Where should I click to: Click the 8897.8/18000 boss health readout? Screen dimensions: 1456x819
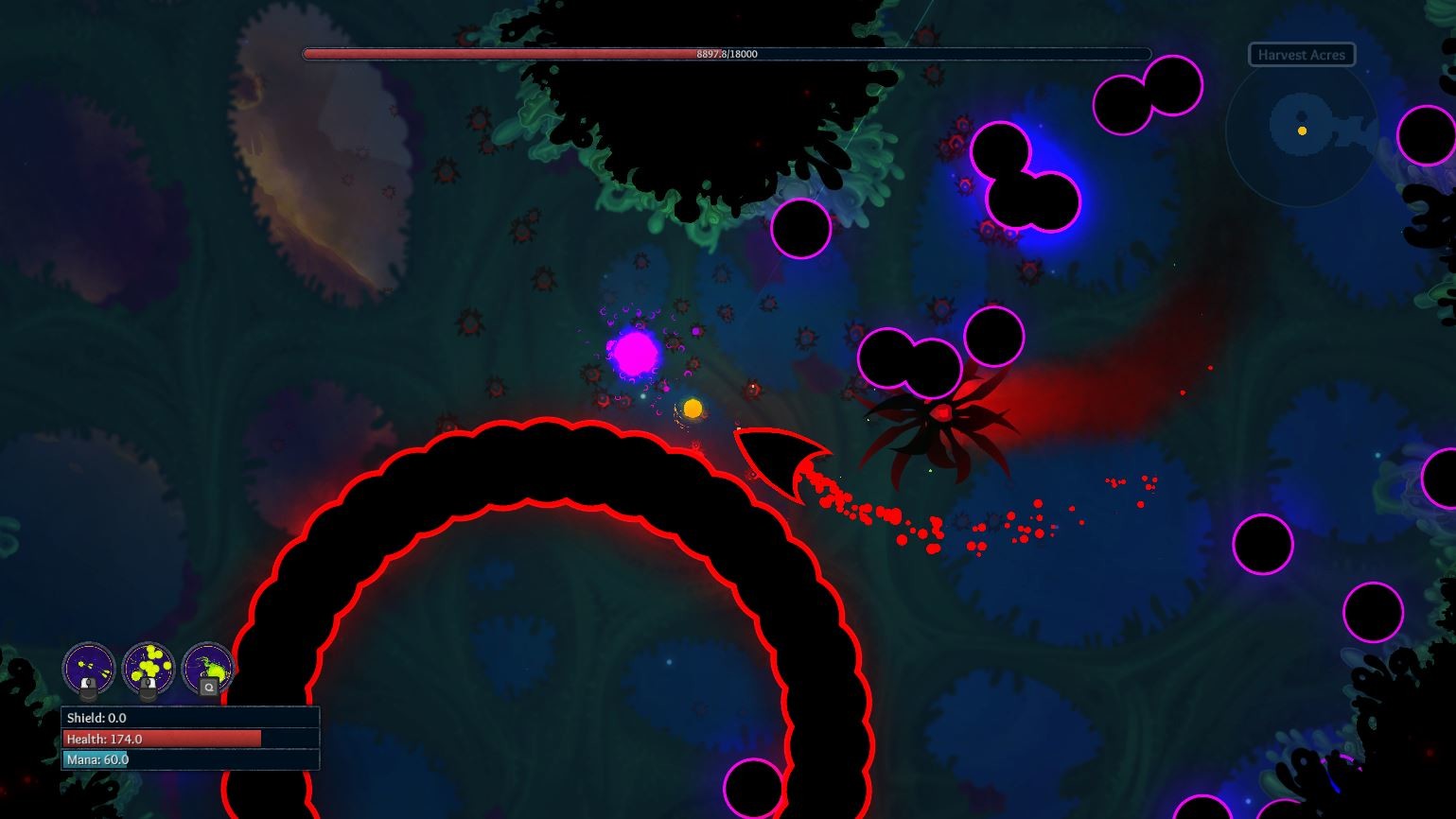tap(727, 54)
